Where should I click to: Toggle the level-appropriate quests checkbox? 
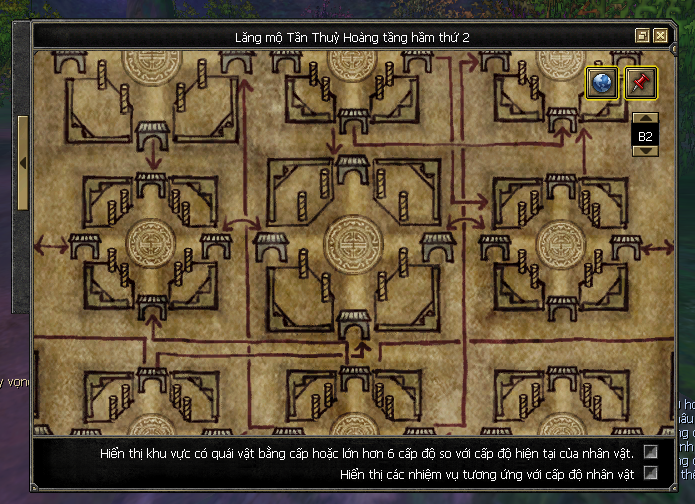[651, 473]
